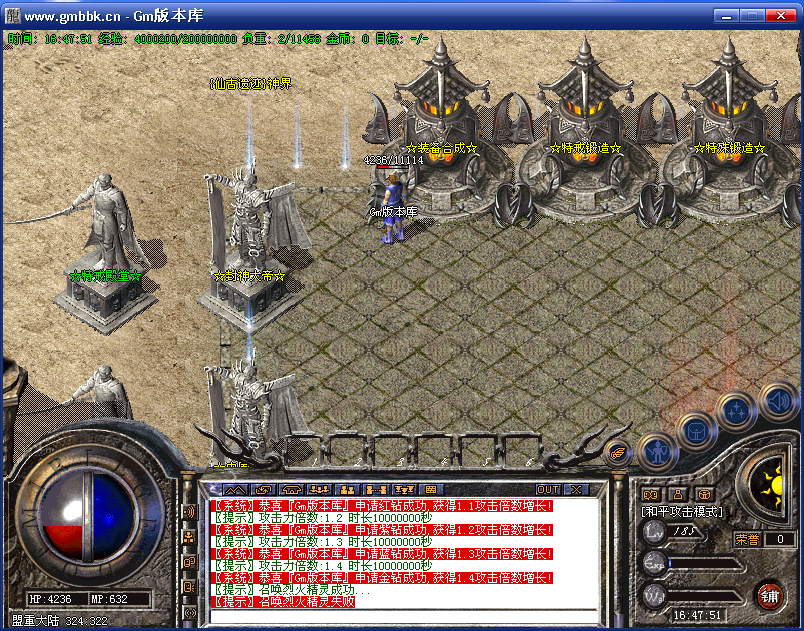Select the single person icon above attack mode

pos(677,493)
